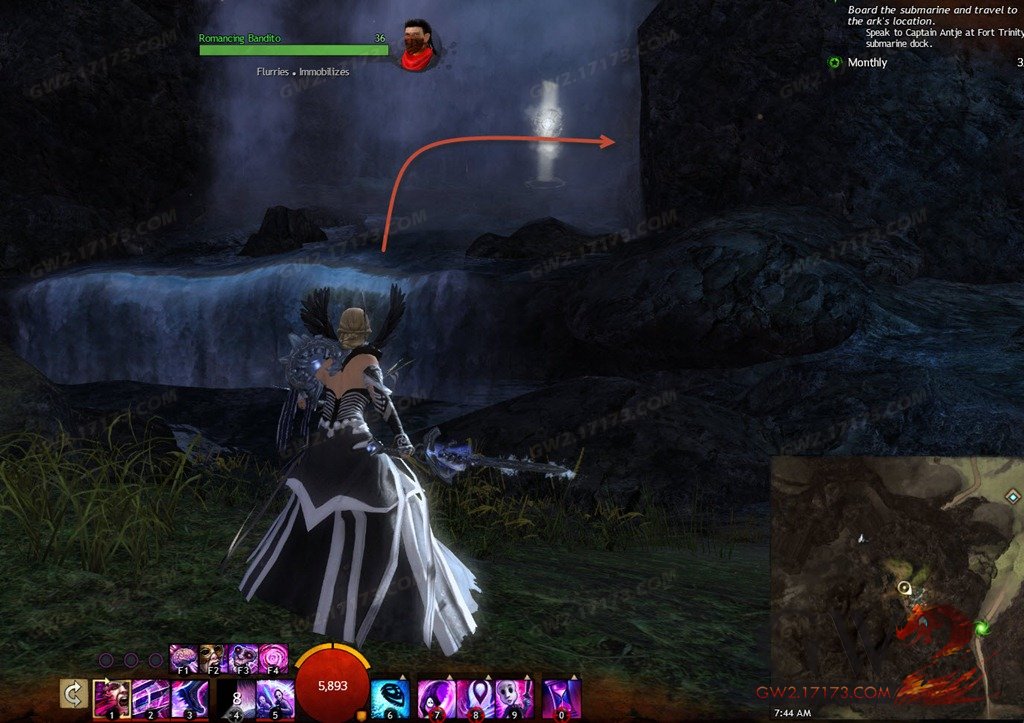Trigger weapon skill 3 in the skill bar
Image resolution: width=1024 pixels, height=723 pixels.
coord(190,698)
